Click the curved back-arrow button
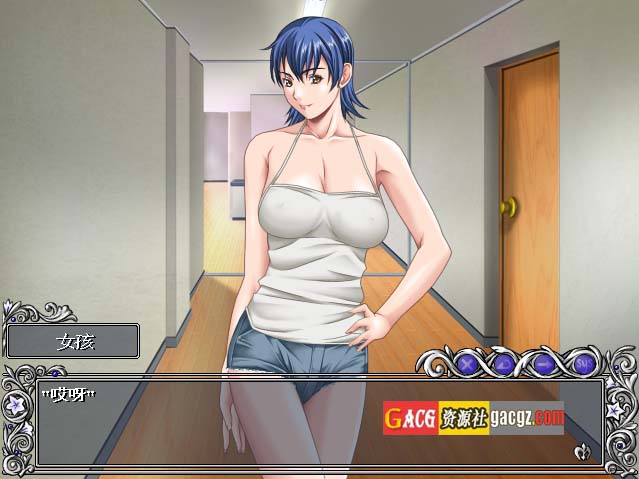639x479 pixels. click(x=506, y=364)
